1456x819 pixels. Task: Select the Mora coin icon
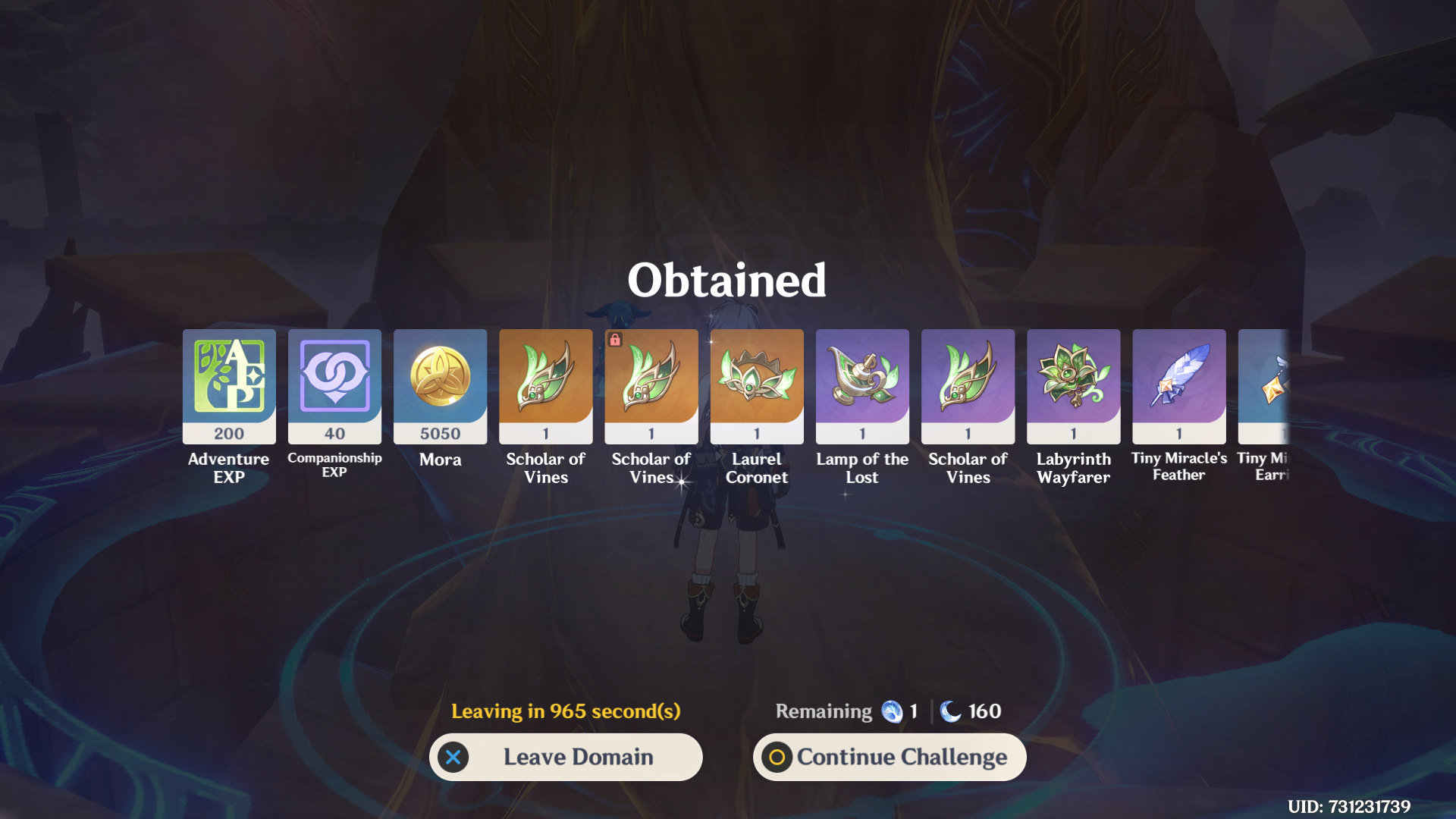pos(440,387)
